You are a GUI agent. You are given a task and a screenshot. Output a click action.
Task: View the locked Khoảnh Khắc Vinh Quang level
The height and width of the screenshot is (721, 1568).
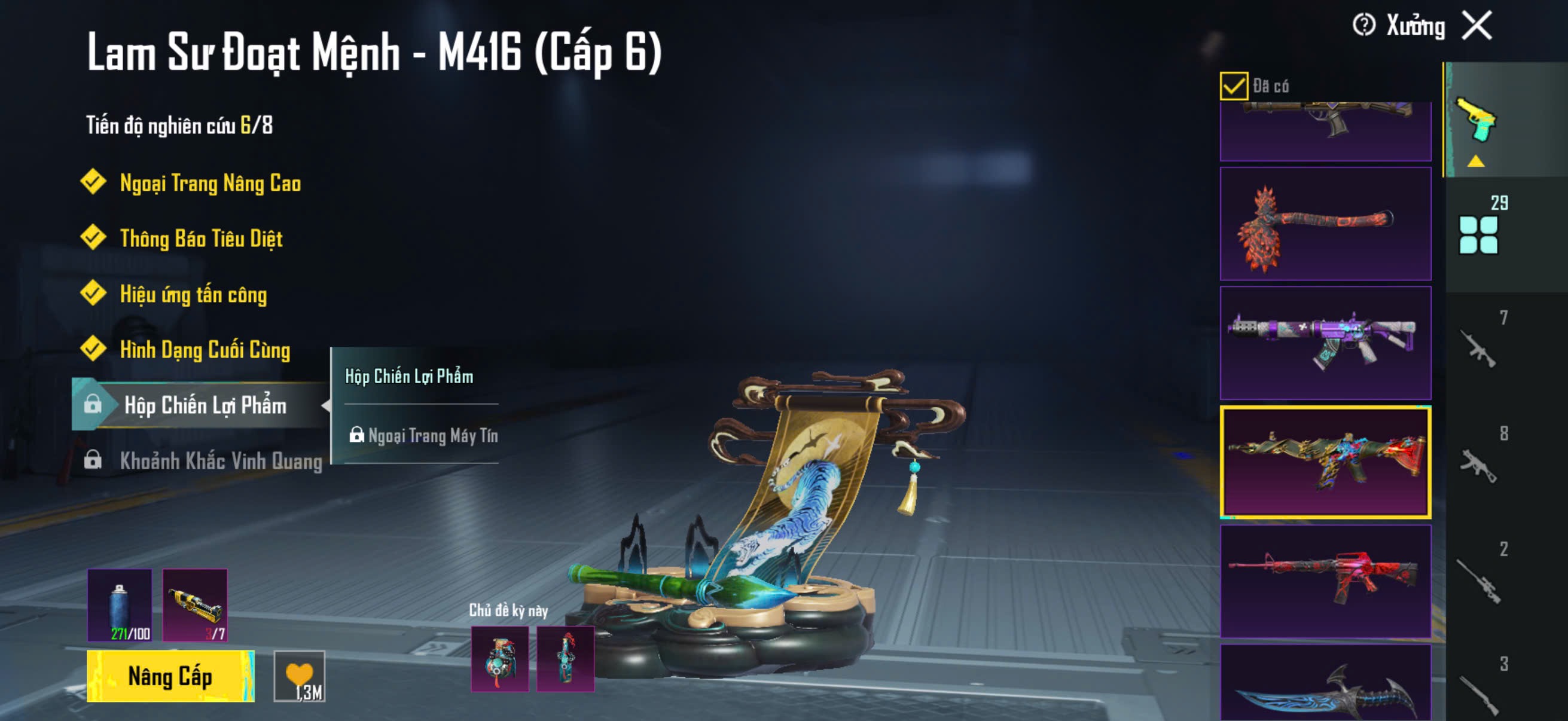point(220,460)
